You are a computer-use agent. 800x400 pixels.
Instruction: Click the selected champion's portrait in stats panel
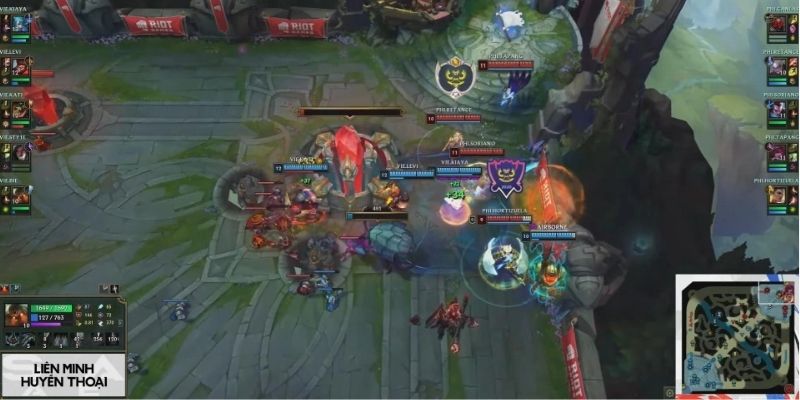tap(17, 317)
